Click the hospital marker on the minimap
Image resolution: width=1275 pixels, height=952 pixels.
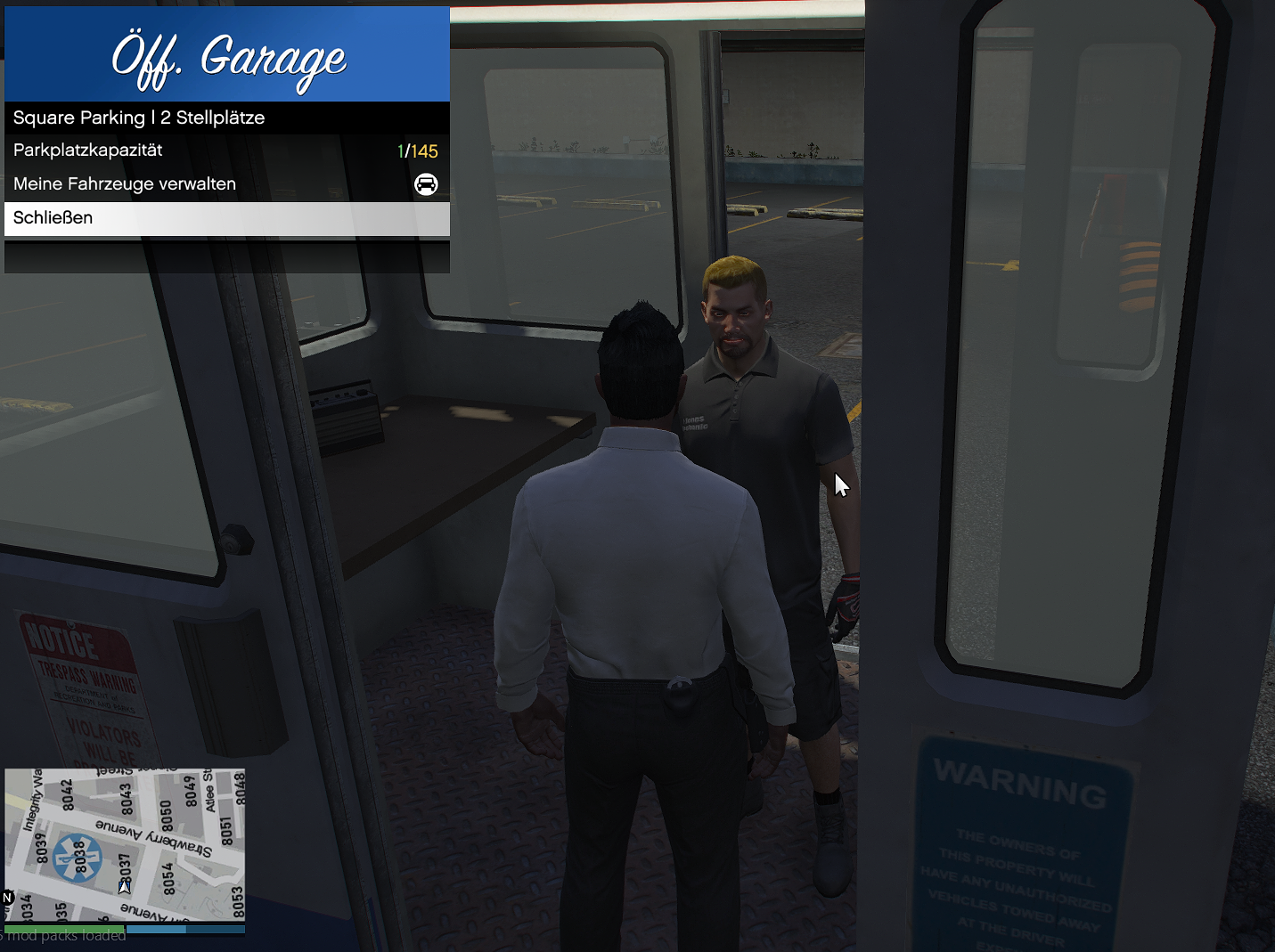tap(78, 858)
